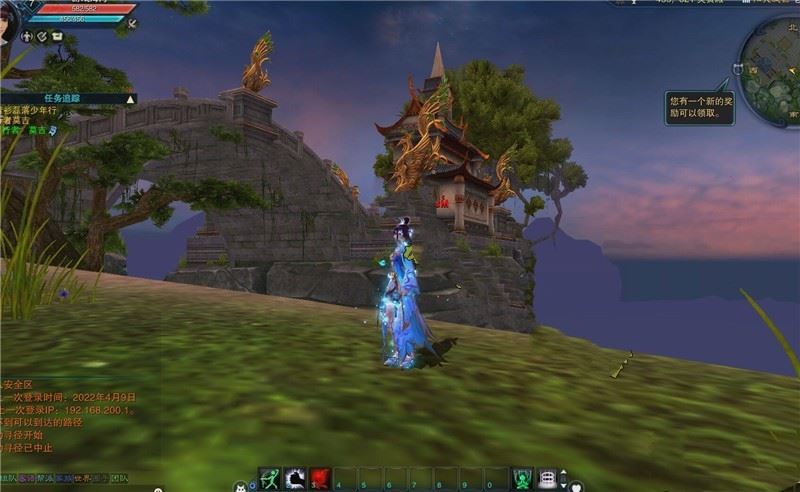Click the tracked quest NPC name 莫古
Screen dimensions: 800x492
point(36,131)
